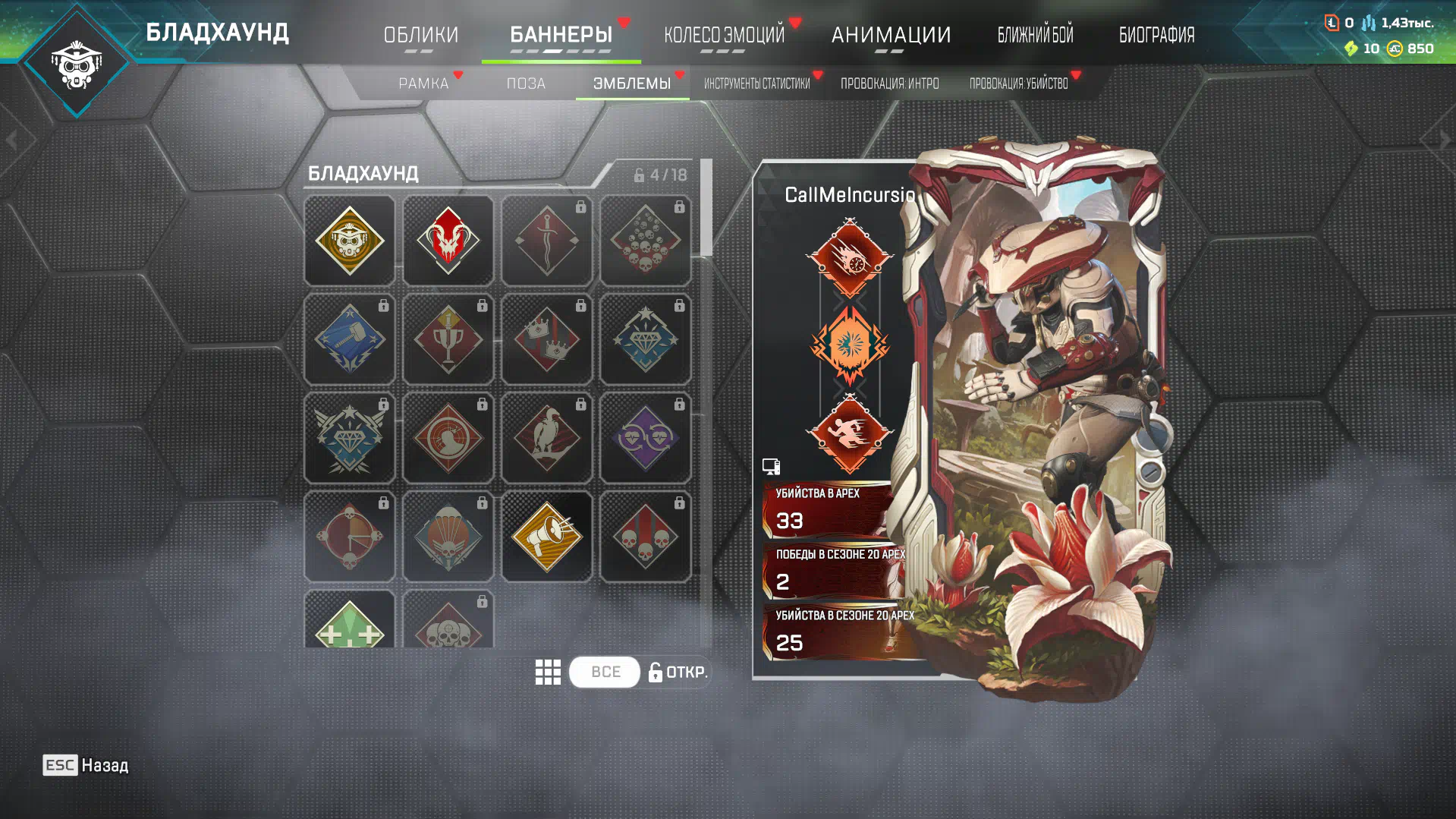Screen dimensions: 1456x819
Task: Go to the БЛИЖНИЙ БОЙ tab
Action: pyautogui.click(x=1035, y=35)
